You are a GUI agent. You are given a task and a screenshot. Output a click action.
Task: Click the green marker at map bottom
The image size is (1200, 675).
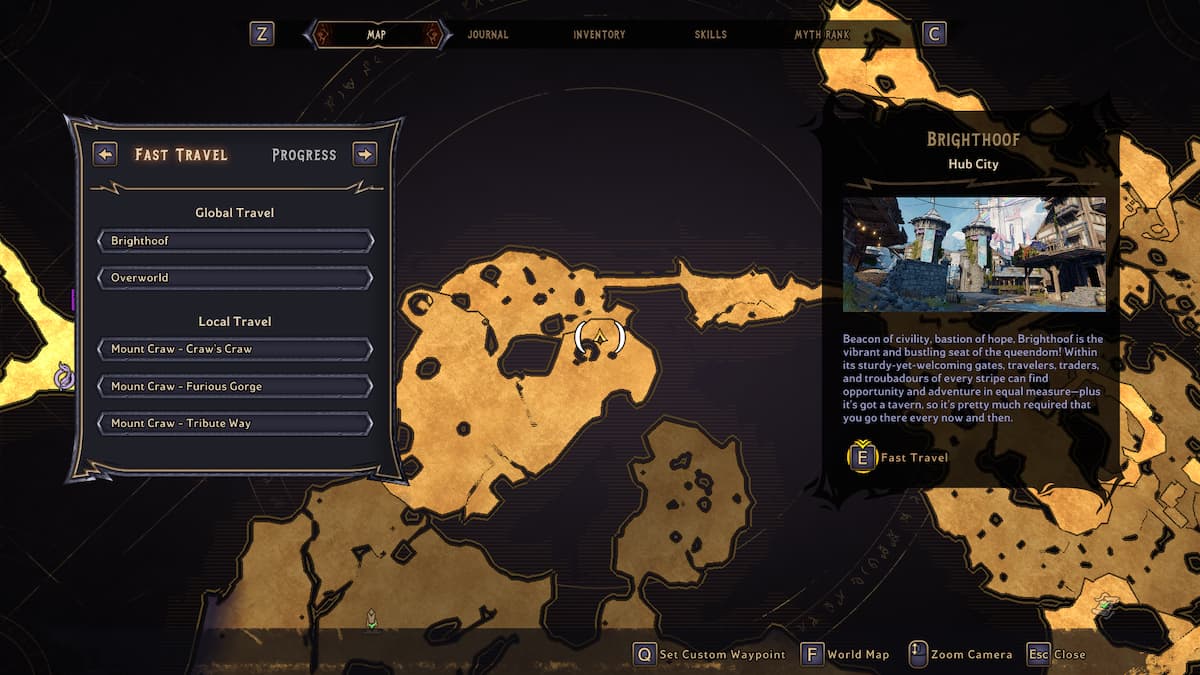click(x=372, y=620)
